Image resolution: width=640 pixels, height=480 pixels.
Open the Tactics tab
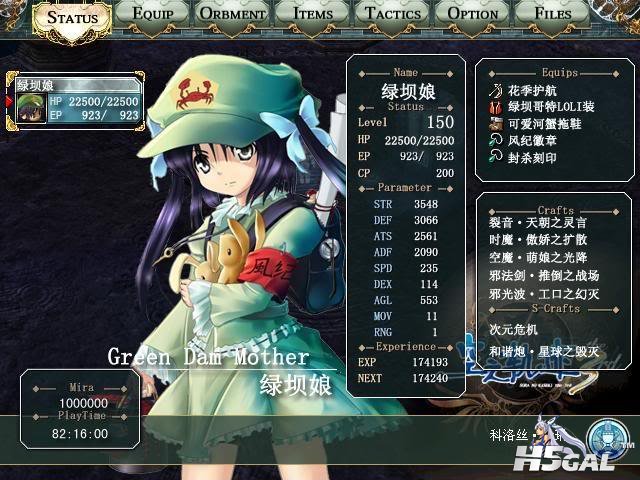[393, 14]
